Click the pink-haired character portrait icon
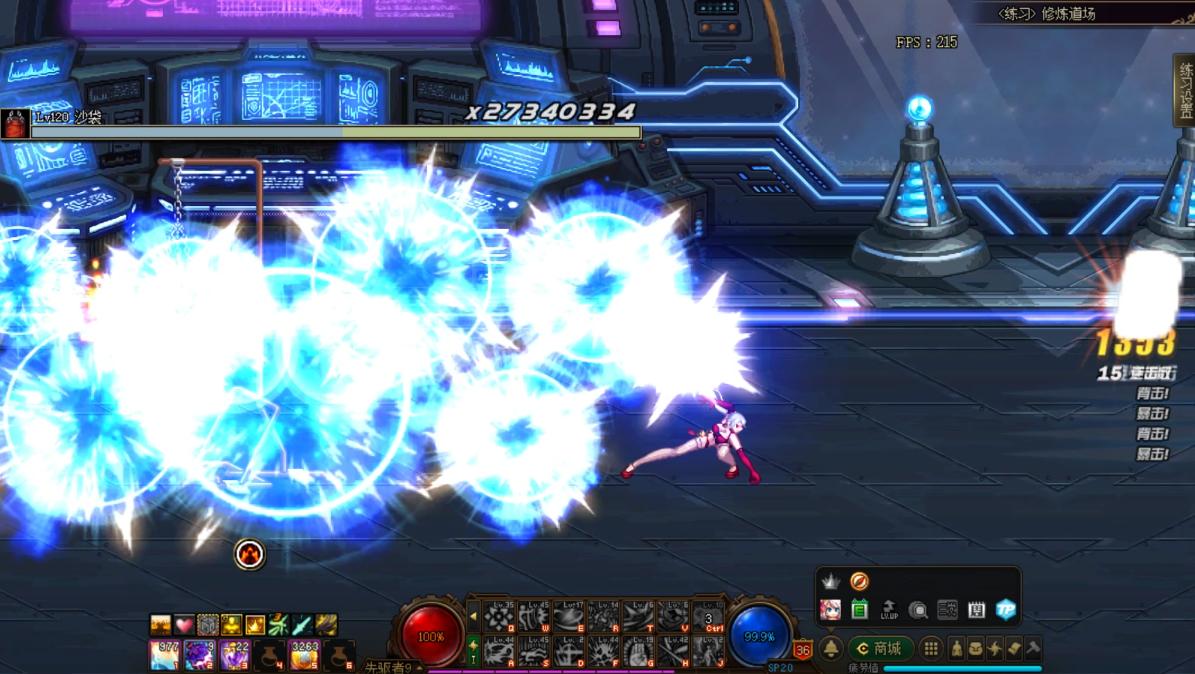The image size is (1195, 674). pyautogui.click(x=830, y=609)
